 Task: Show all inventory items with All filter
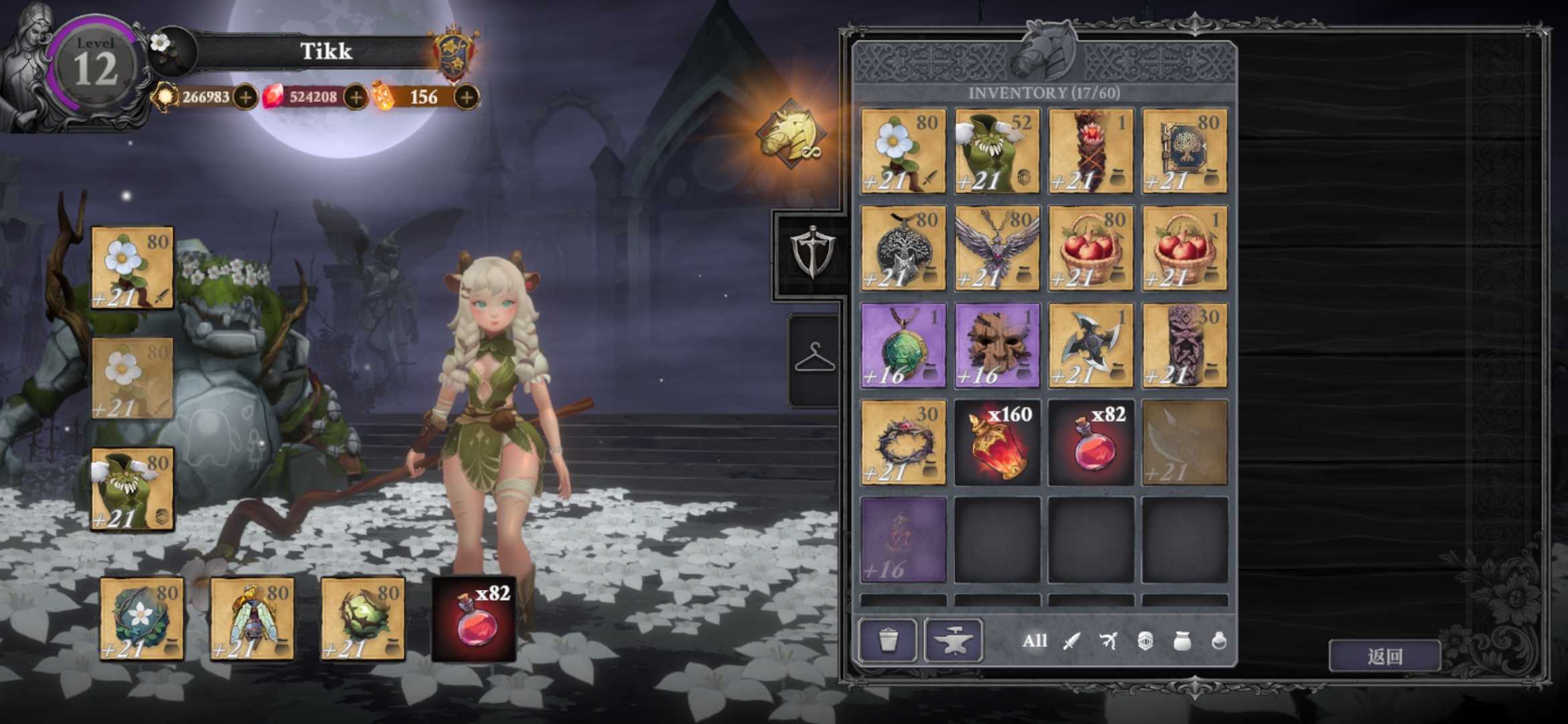(x=1034, y=641)
